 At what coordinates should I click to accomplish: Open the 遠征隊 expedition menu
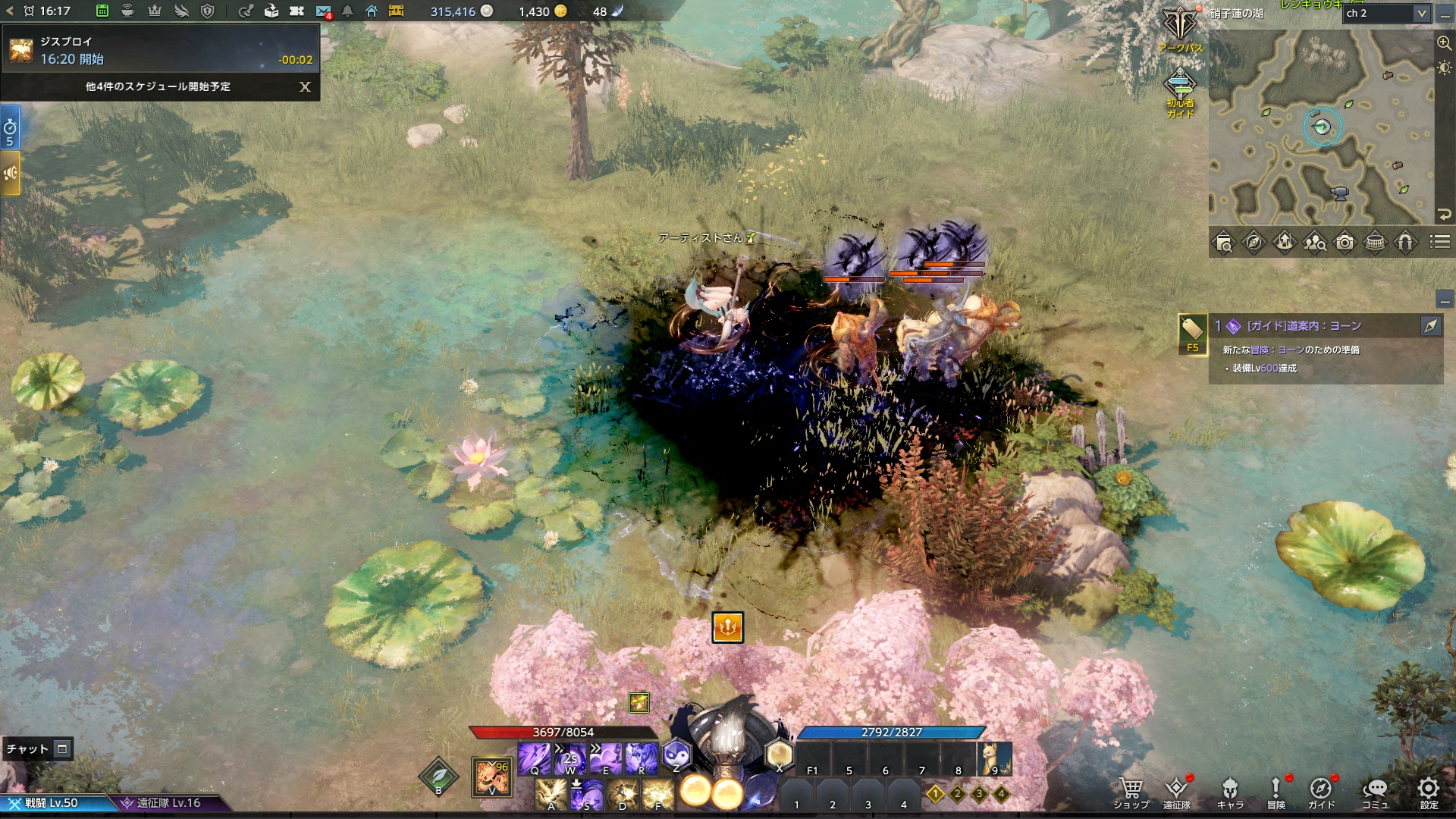(x=1176, y=792)
